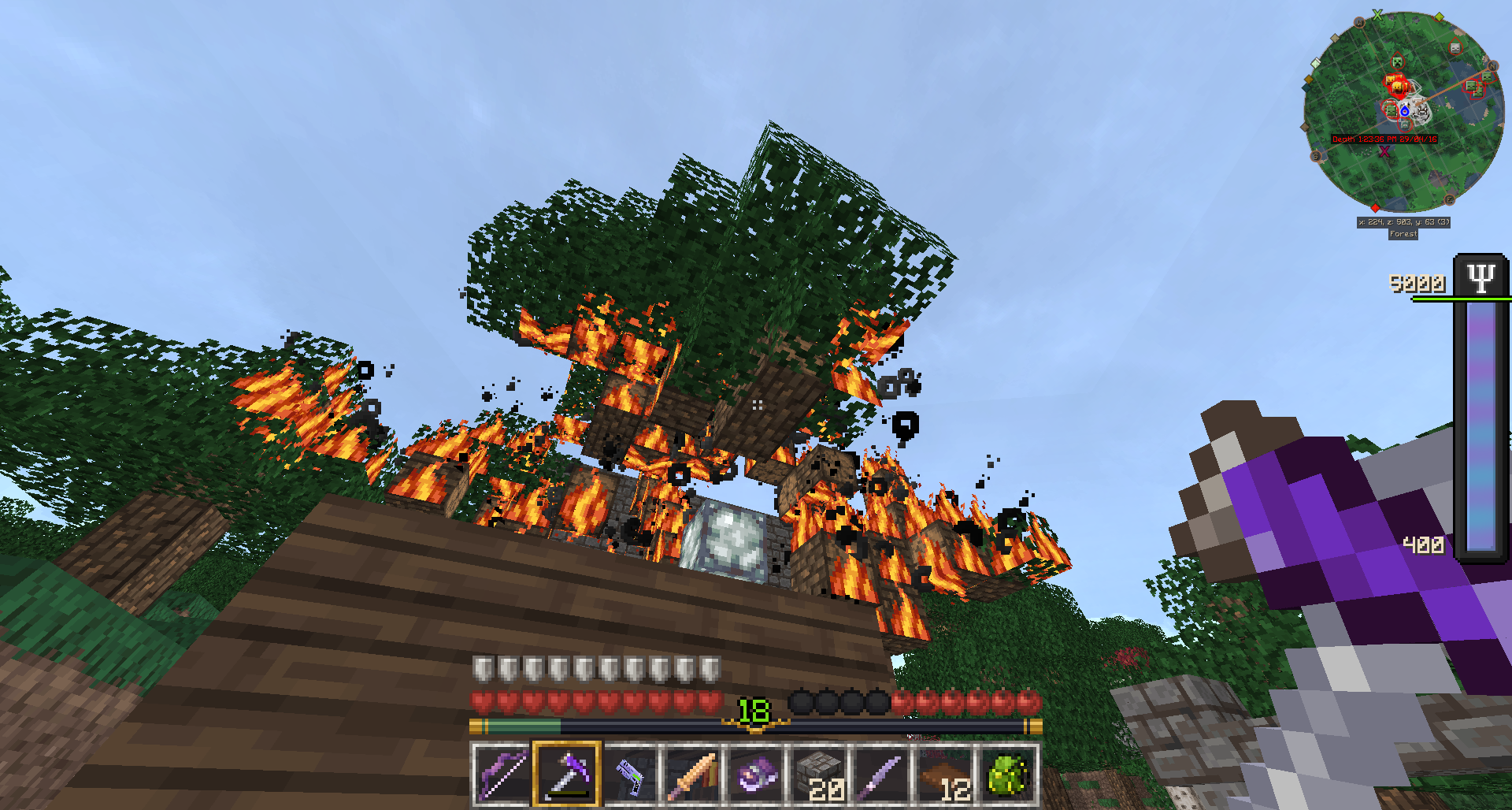Choose the thin purple blade slot

[x=883, y=775]
